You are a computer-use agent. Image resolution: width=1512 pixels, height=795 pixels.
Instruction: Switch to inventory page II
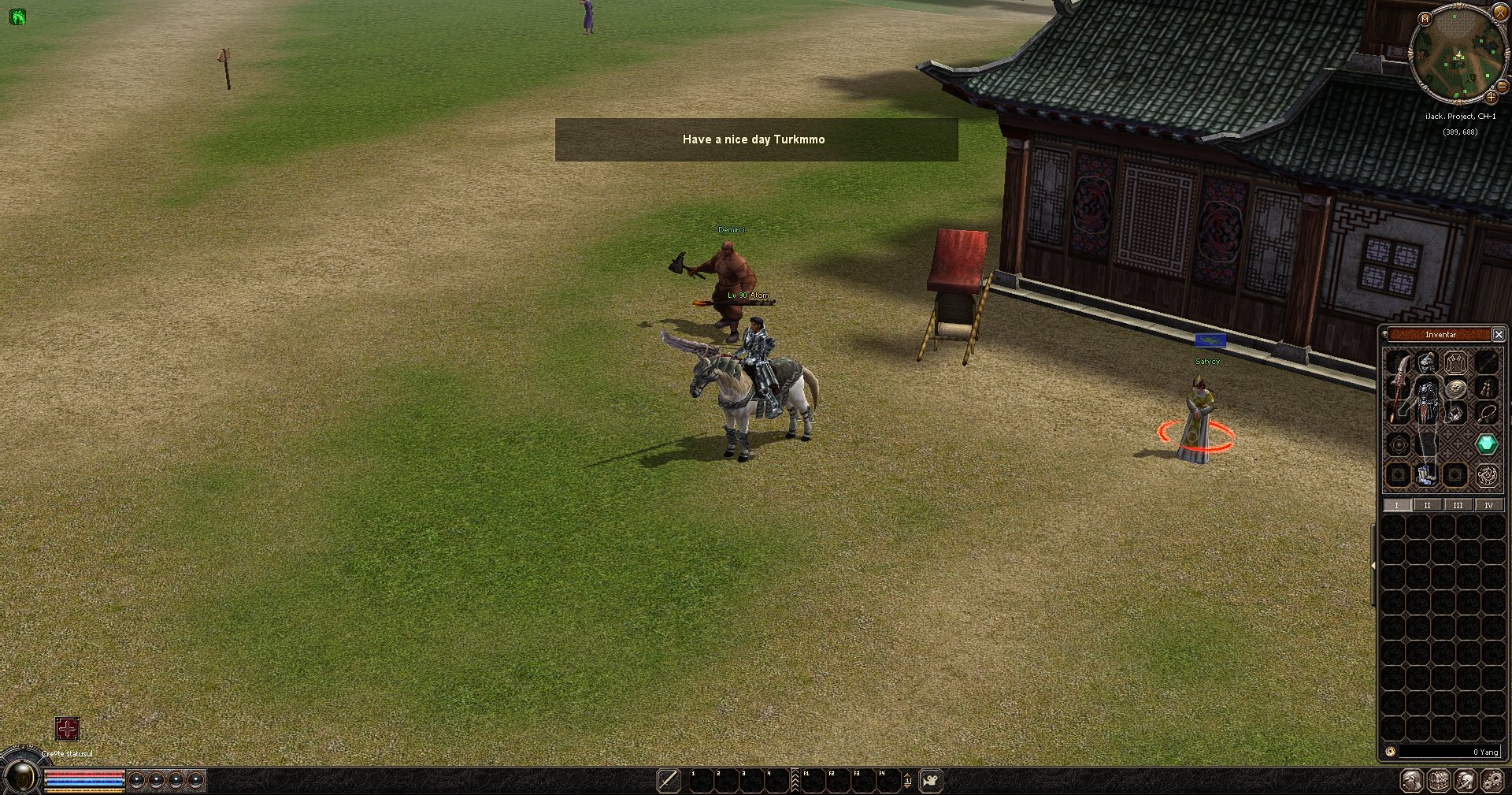(x=1427, y=505)
